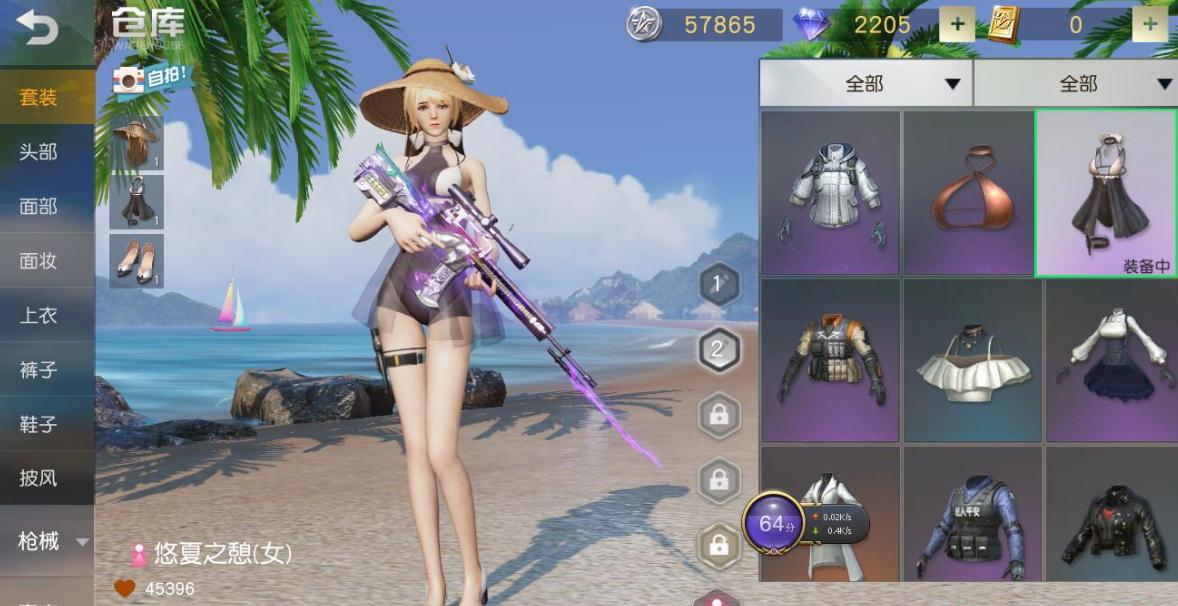Choose the copper halter top outfit

point(968,193)
